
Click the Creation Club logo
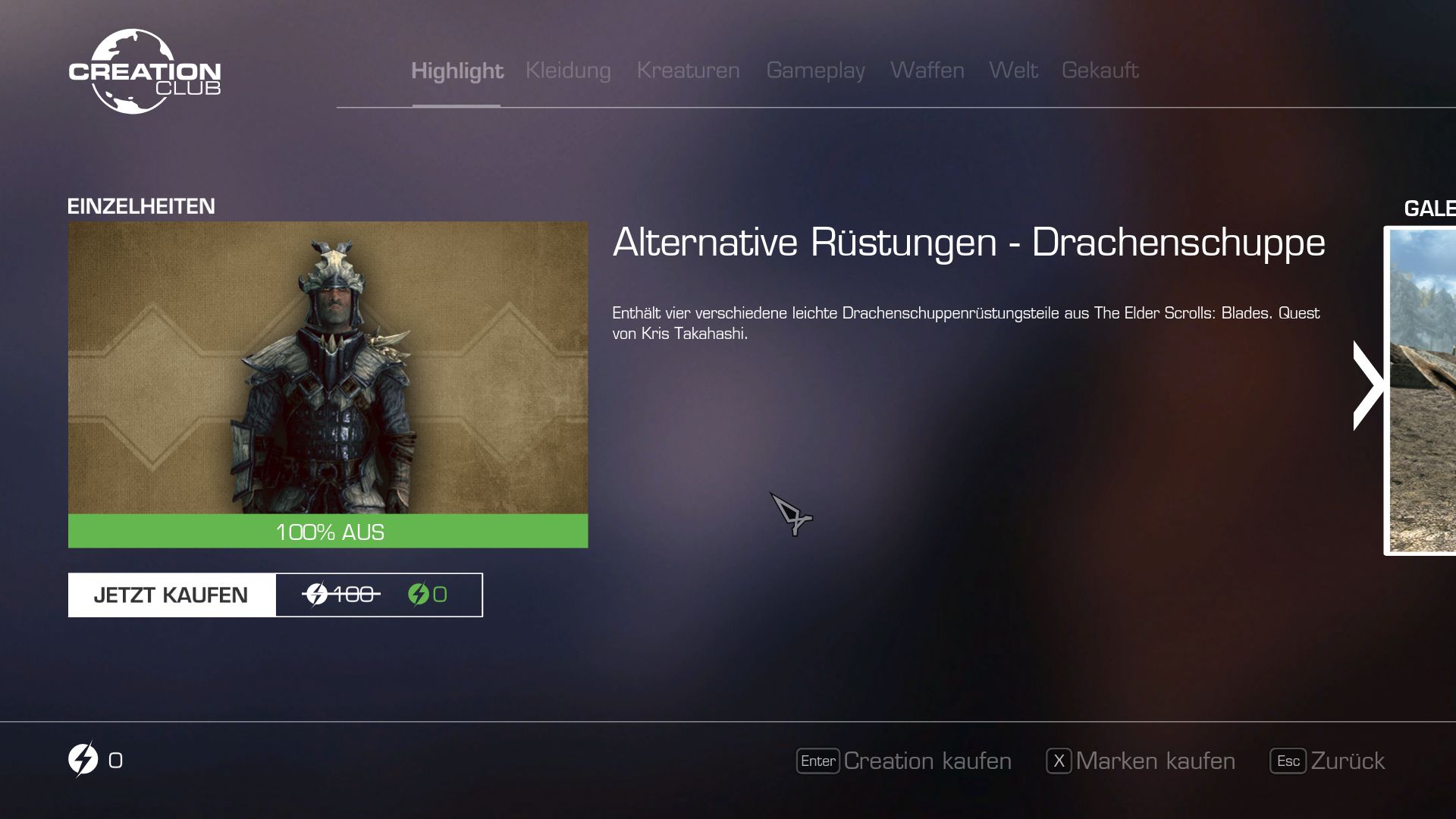(x=145, y=70)
